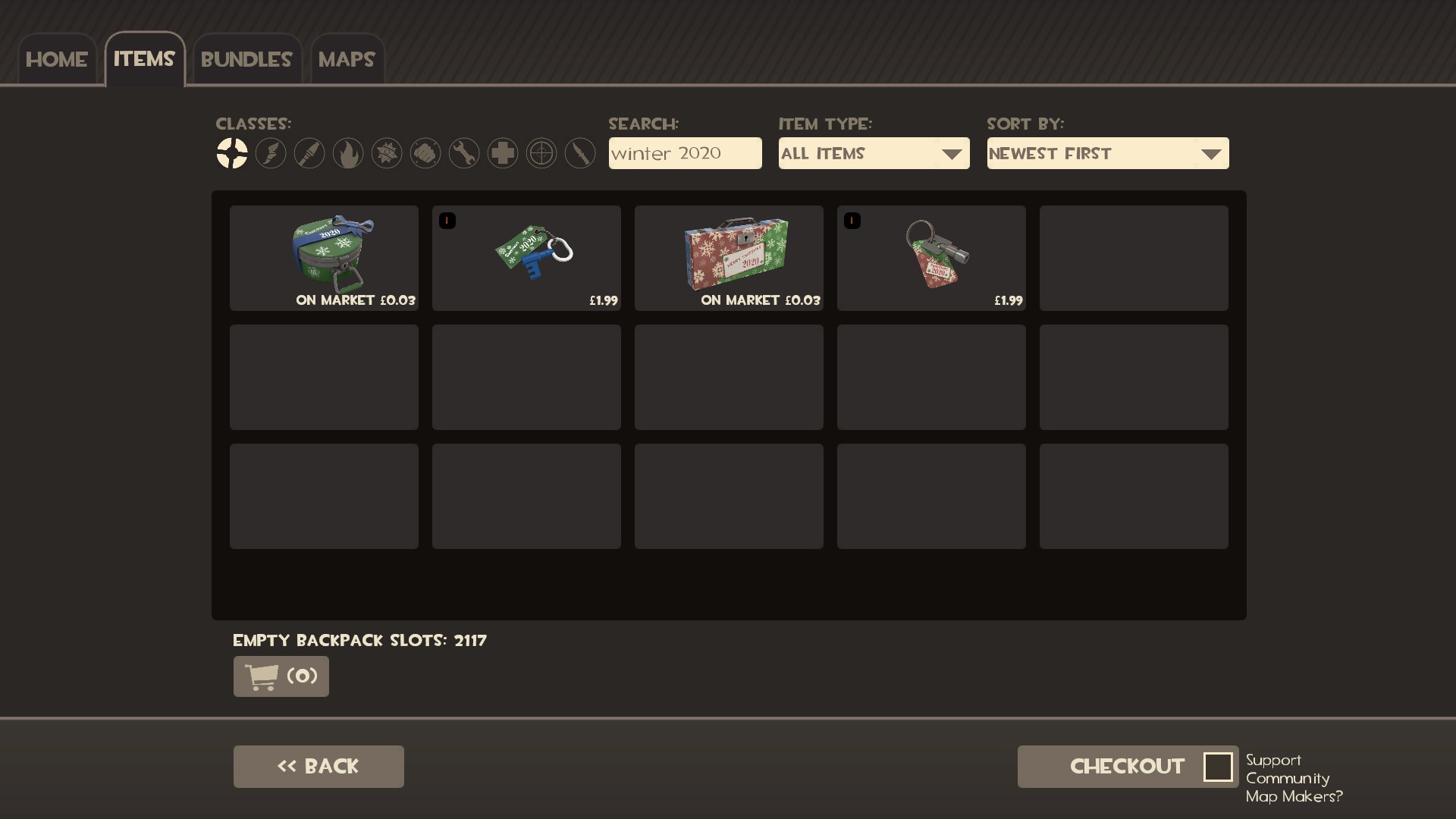The image size is (1456, 819).
Task: Open the Item Type dropdown
Action: point(874,153)
